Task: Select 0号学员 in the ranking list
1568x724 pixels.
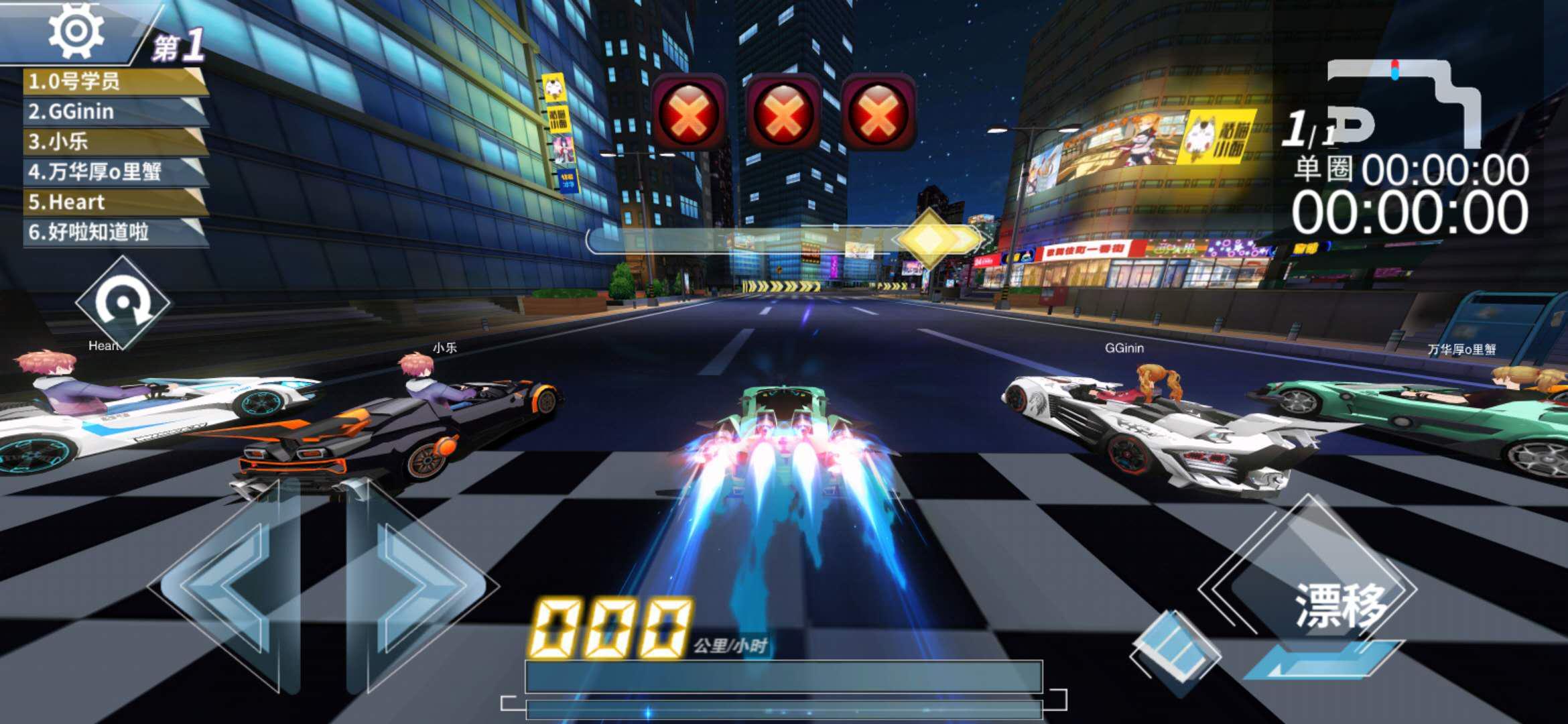Action: point(114,82)
